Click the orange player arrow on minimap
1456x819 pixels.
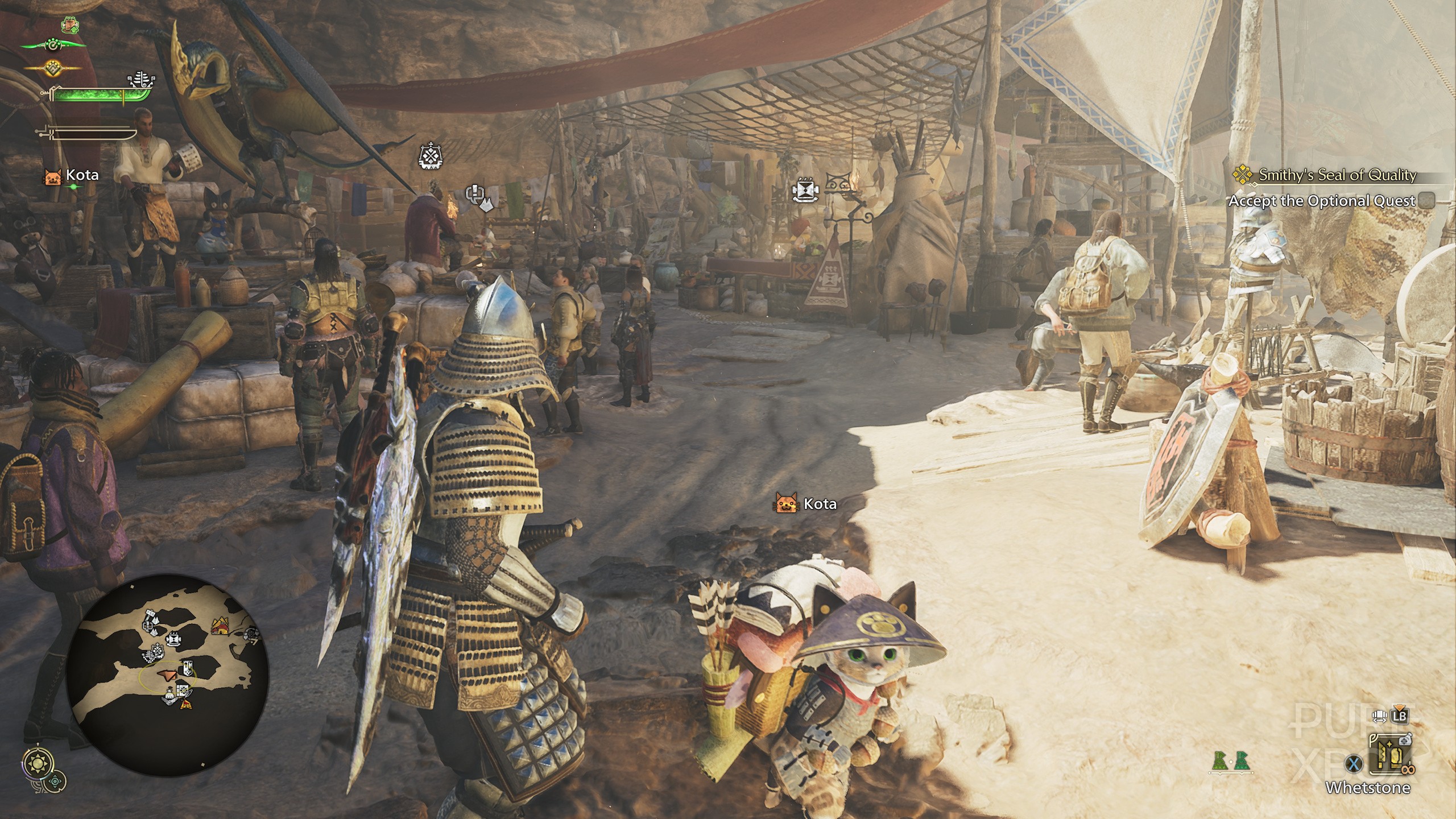[168, 675]
